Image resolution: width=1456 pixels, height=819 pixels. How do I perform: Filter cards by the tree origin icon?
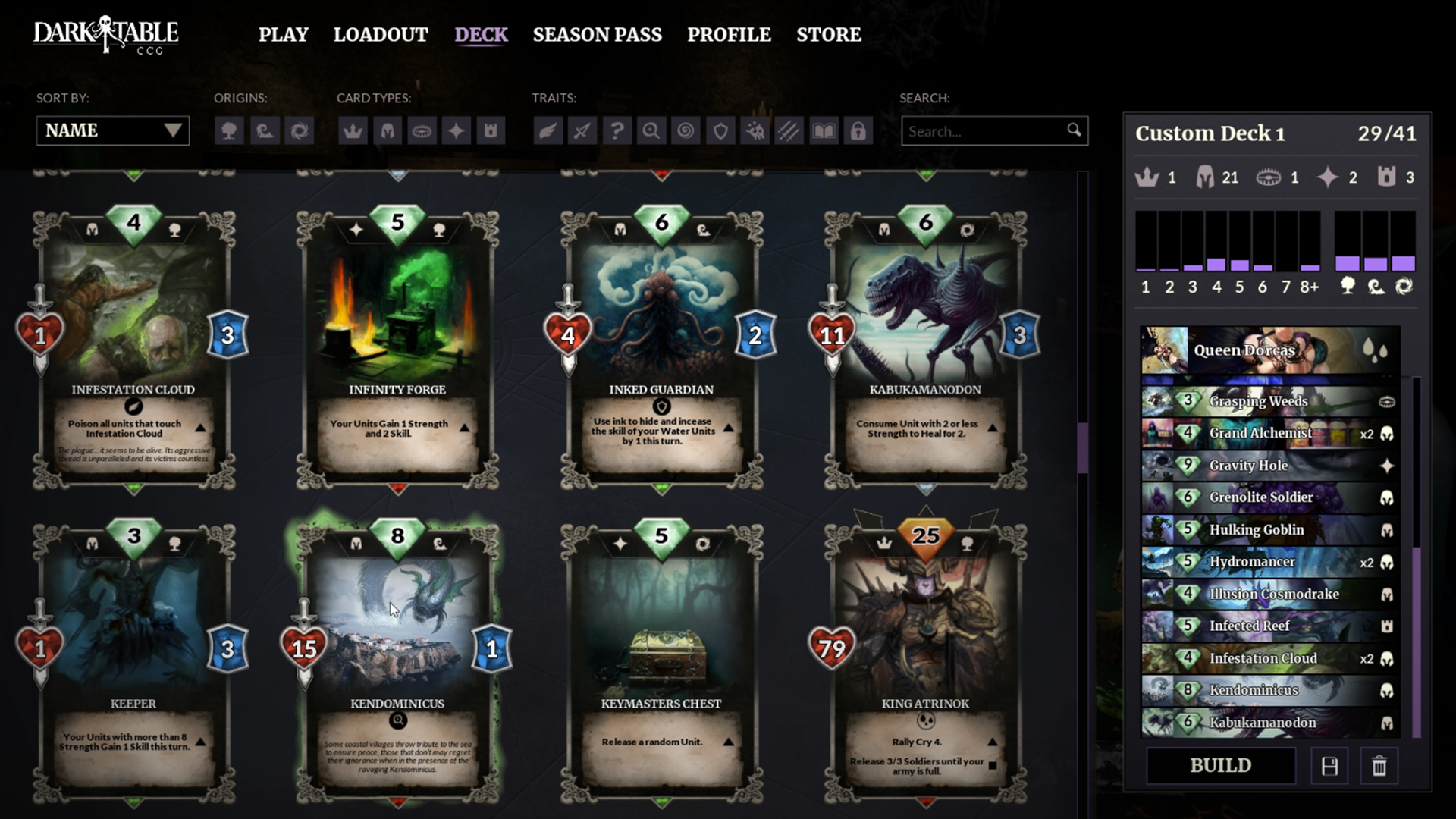(230, 130)
